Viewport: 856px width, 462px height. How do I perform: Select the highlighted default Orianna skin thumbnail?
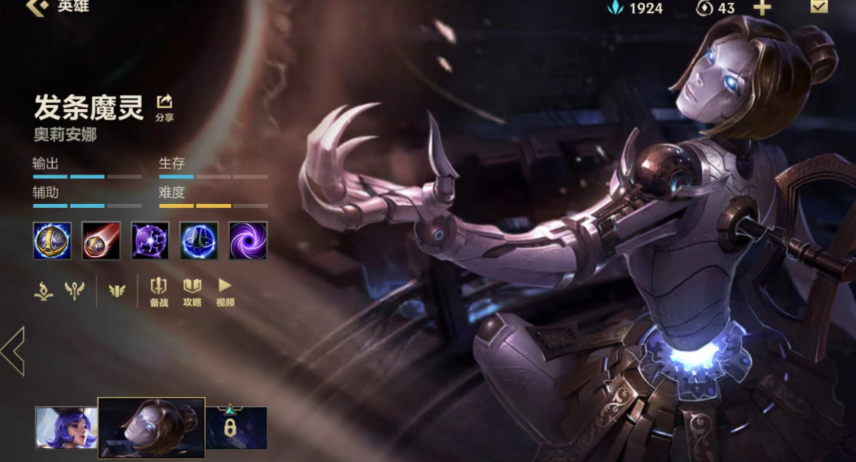tap(151, 427)
